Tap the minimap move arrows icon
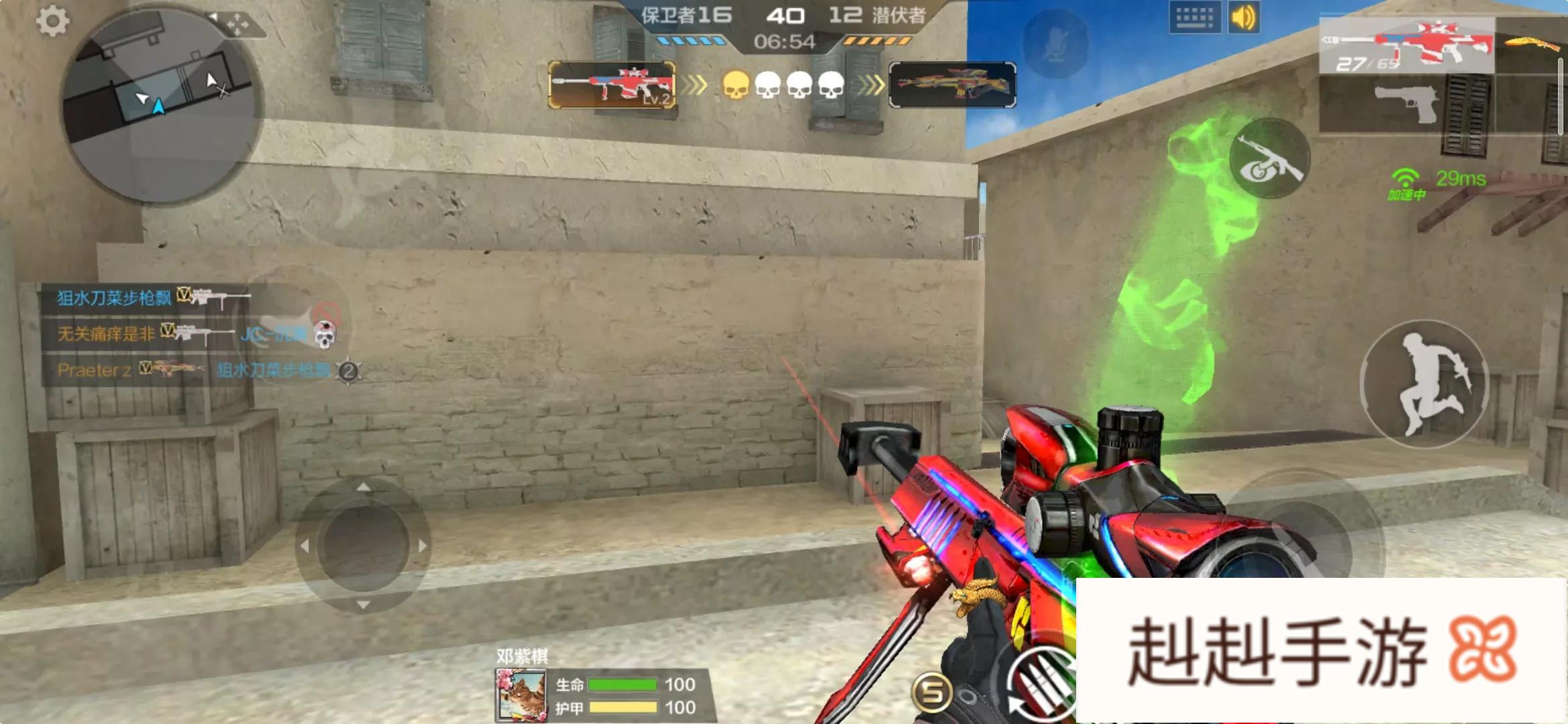 237,25
